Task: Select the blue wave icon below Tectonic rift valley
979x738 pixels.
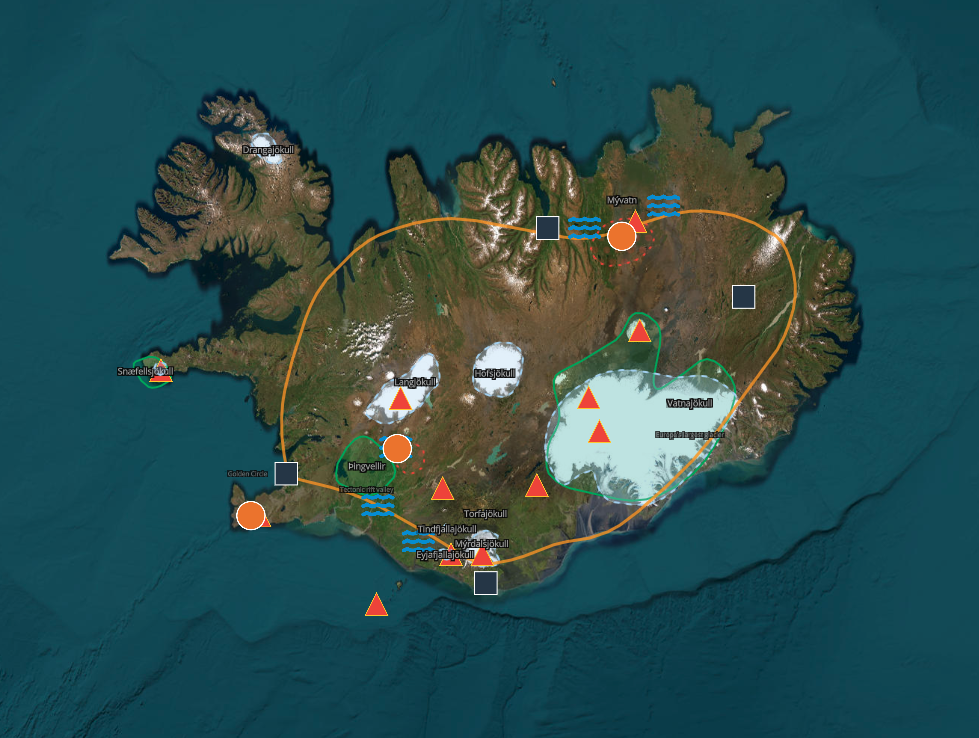Action: (378, 505)
